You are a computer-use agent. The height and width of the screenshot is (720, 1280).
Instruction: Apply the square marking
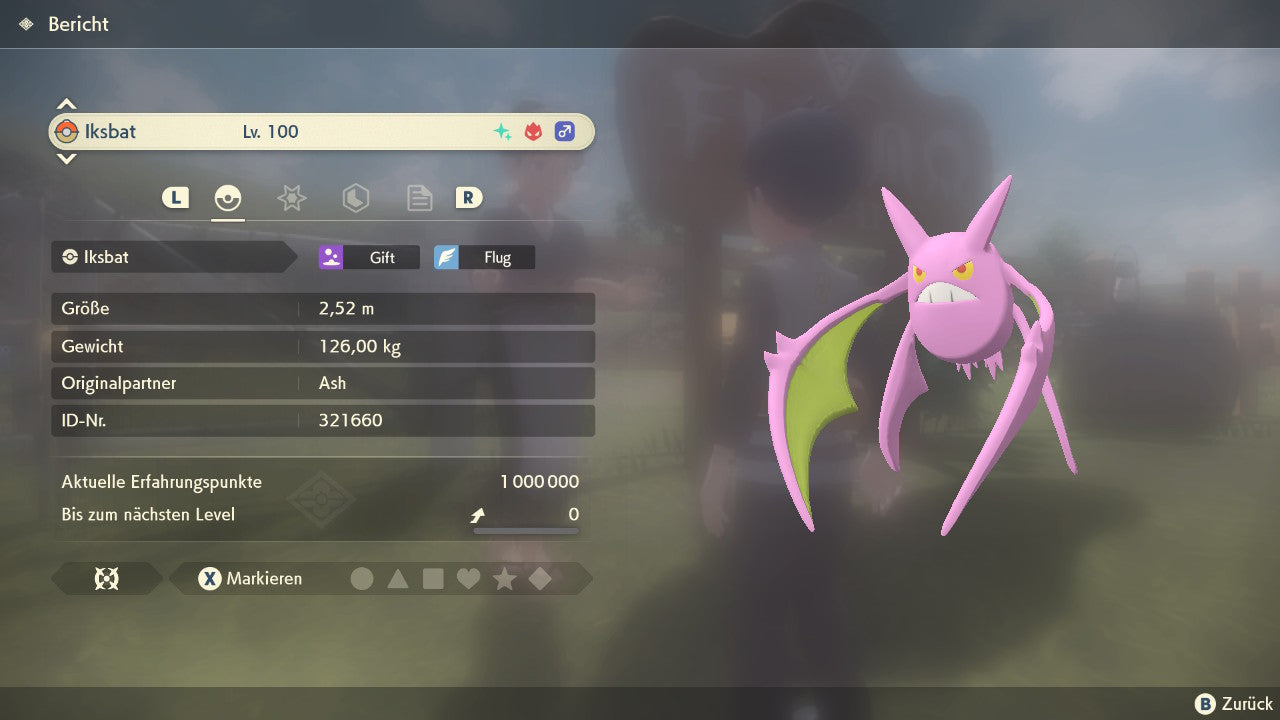coord(433,579)
